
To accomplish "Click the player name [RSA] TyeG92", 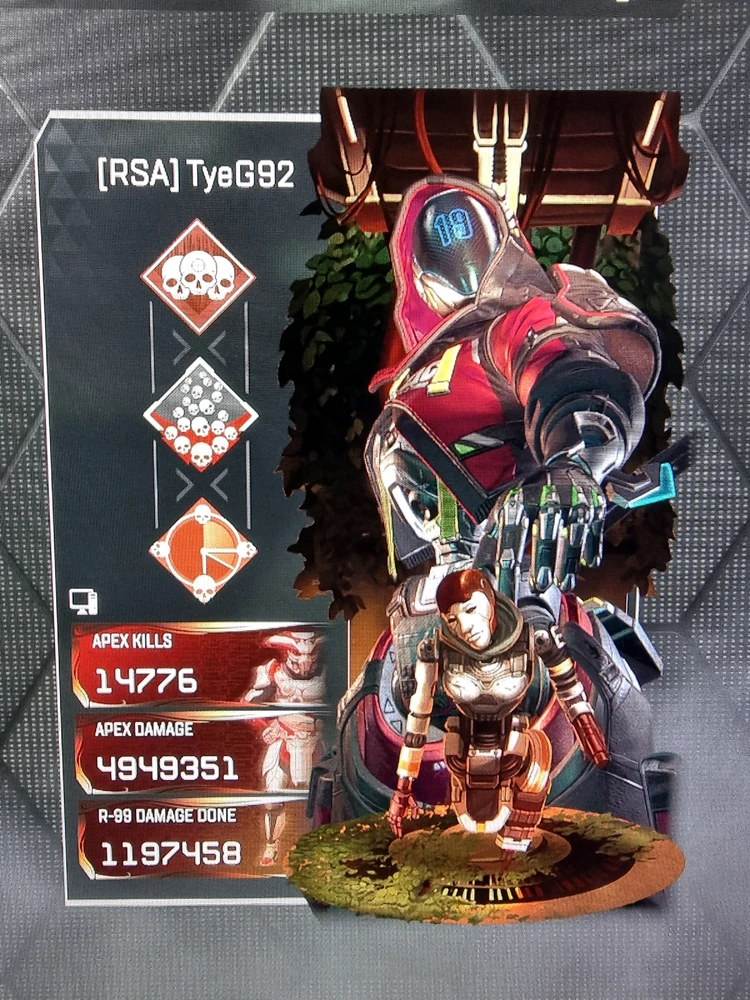I will (196, 176).
